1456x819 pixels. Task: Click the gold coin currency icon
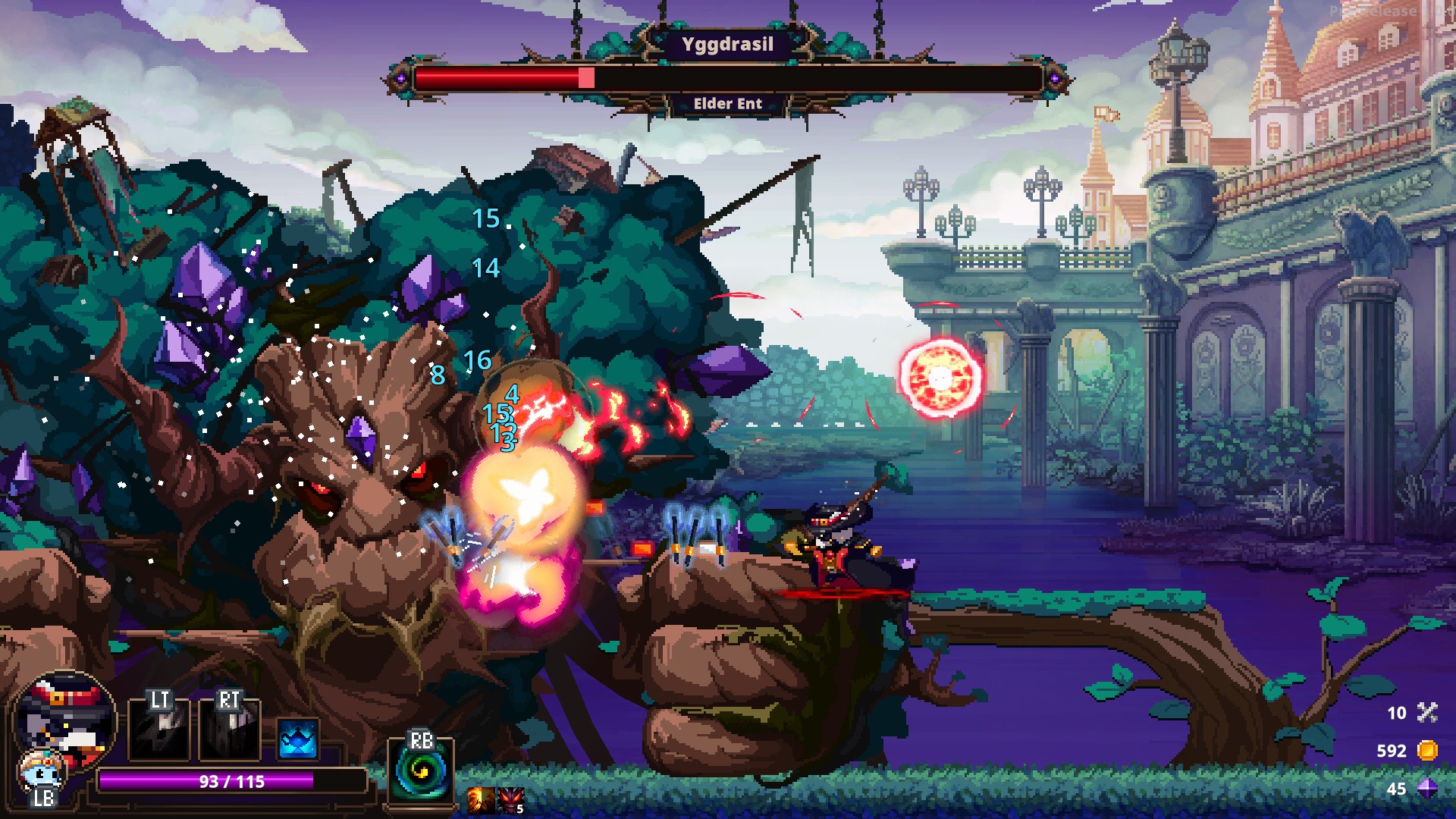pos(1427,751)
